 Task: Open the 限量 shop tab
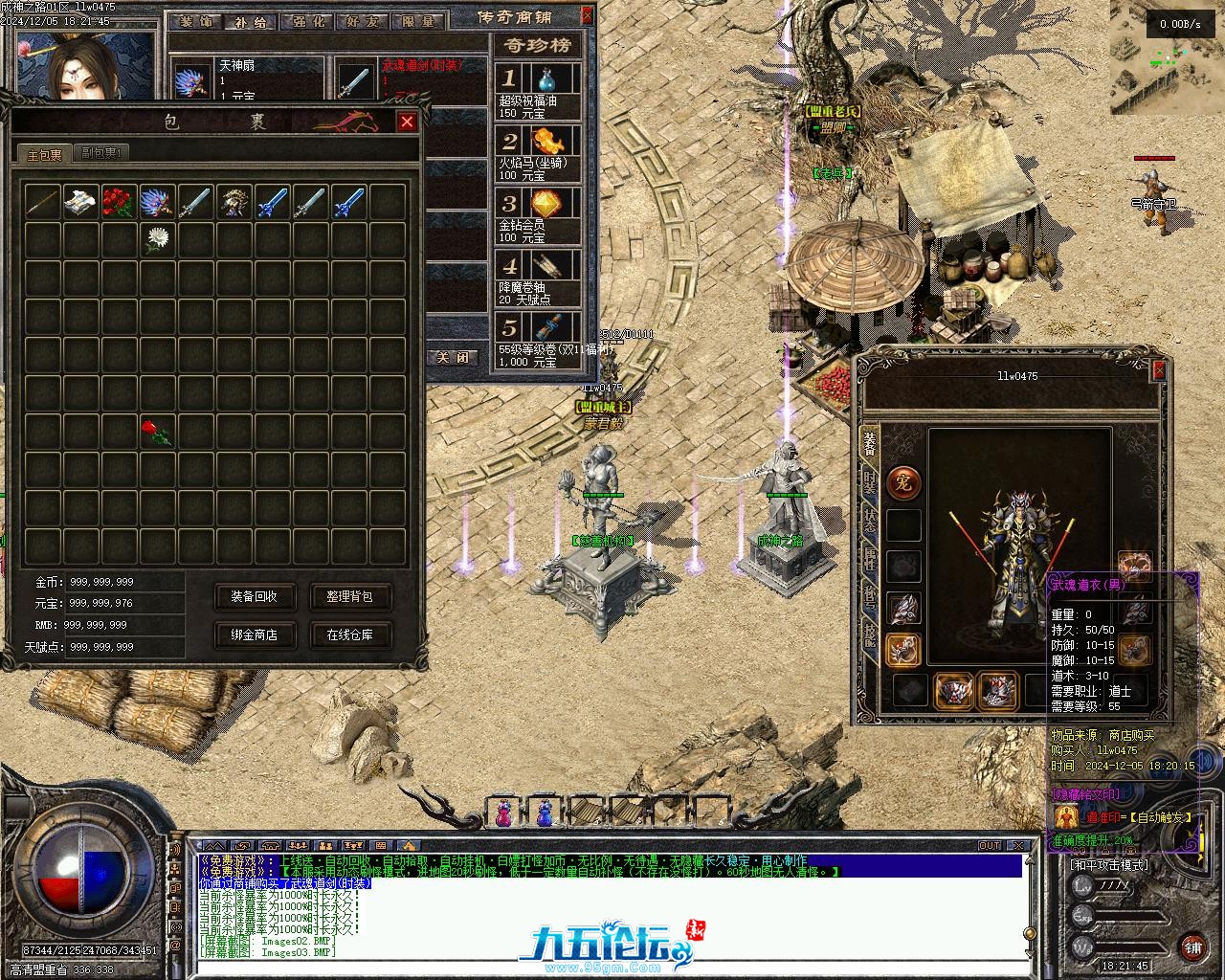(417, 21)
